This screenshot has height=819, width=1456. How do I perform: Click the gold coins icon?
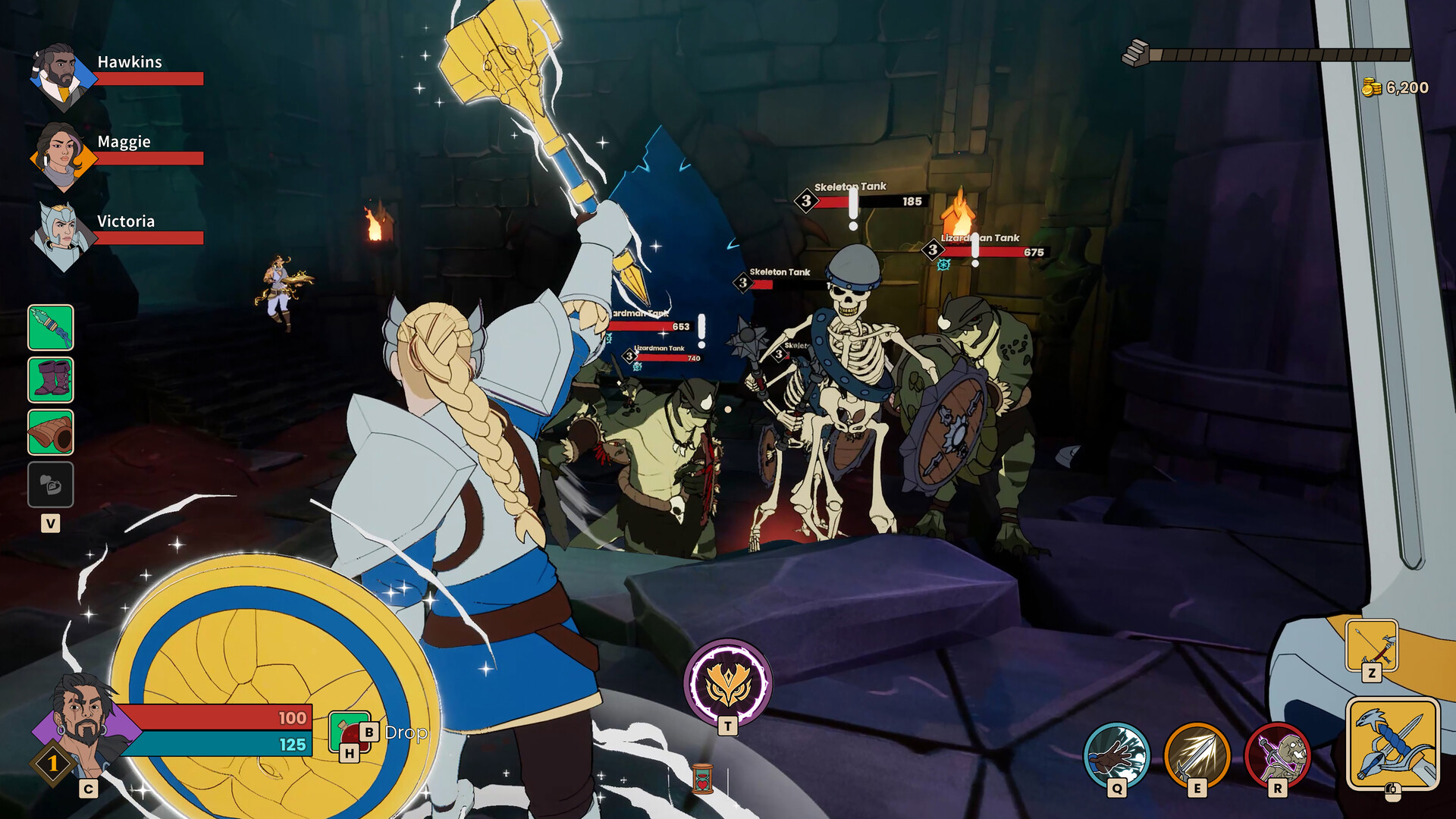(1371, 88)
